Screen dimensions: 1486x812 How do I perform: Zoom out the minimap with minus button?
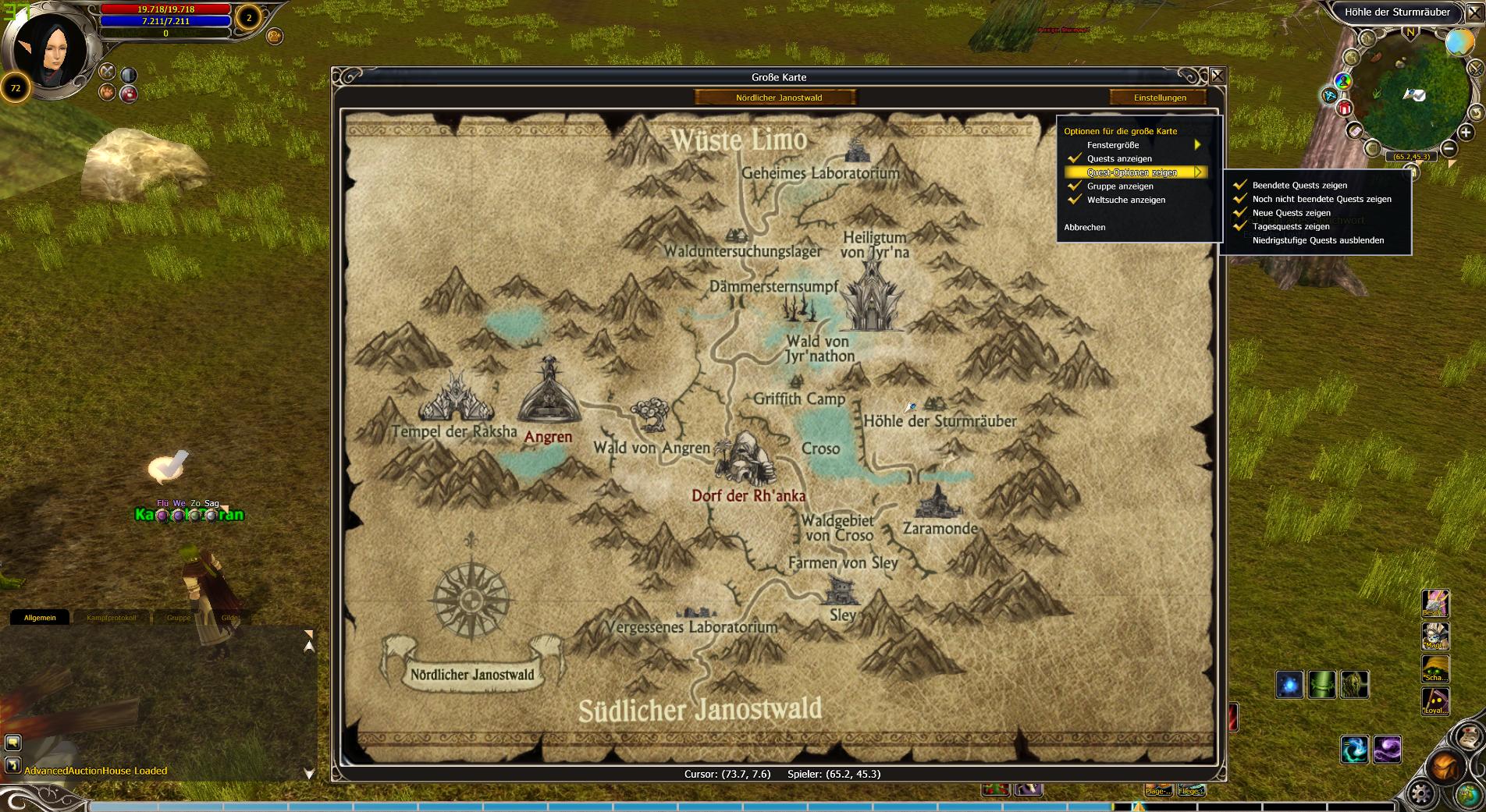pos(1448,148)
